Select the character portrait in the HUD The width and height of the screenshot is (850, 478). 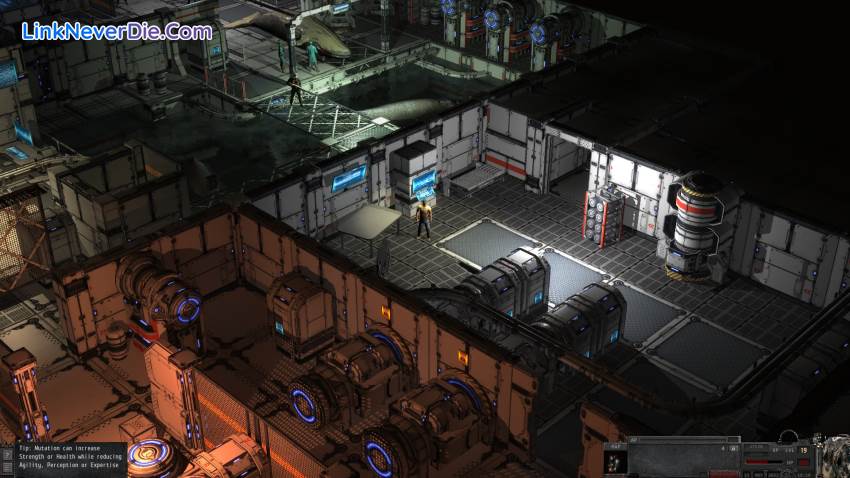(614, 461)
